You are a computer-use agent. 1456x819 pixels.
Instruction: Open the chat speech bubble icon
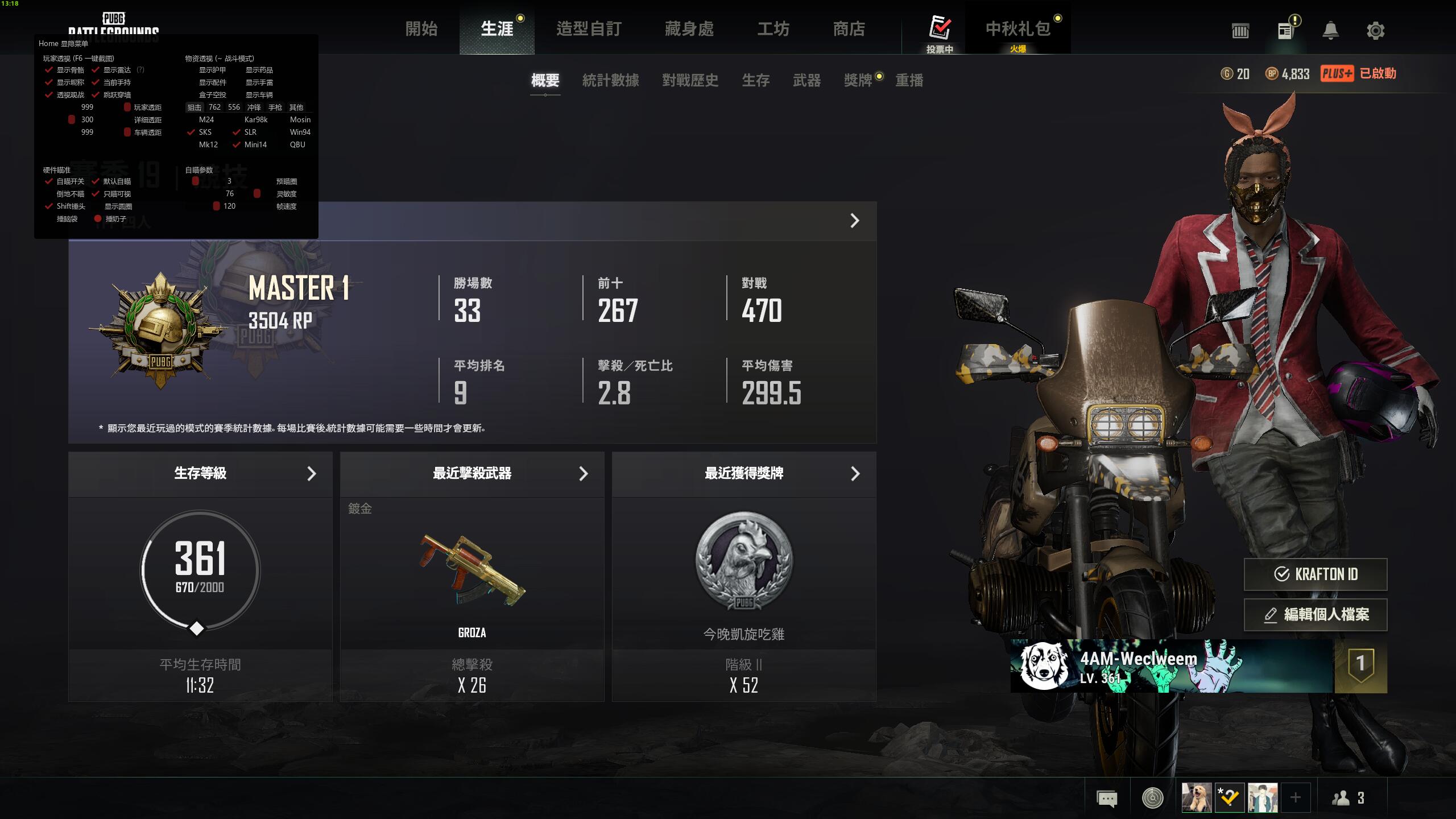[1107, 799]
